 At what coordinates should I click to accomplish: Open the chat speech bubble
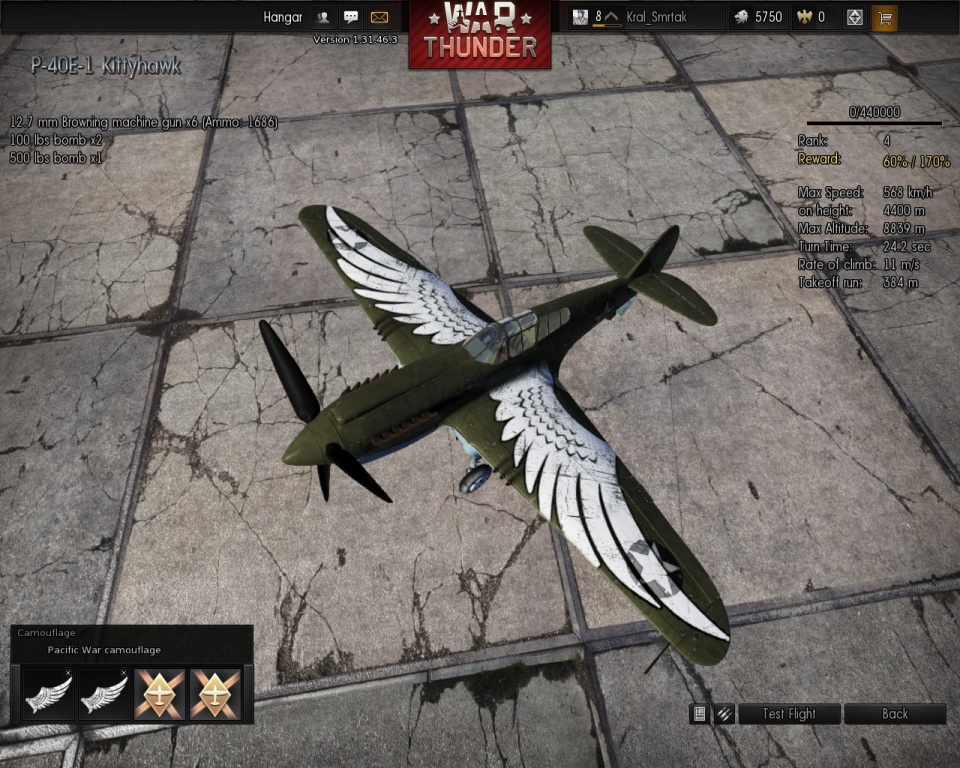(351, 17)
